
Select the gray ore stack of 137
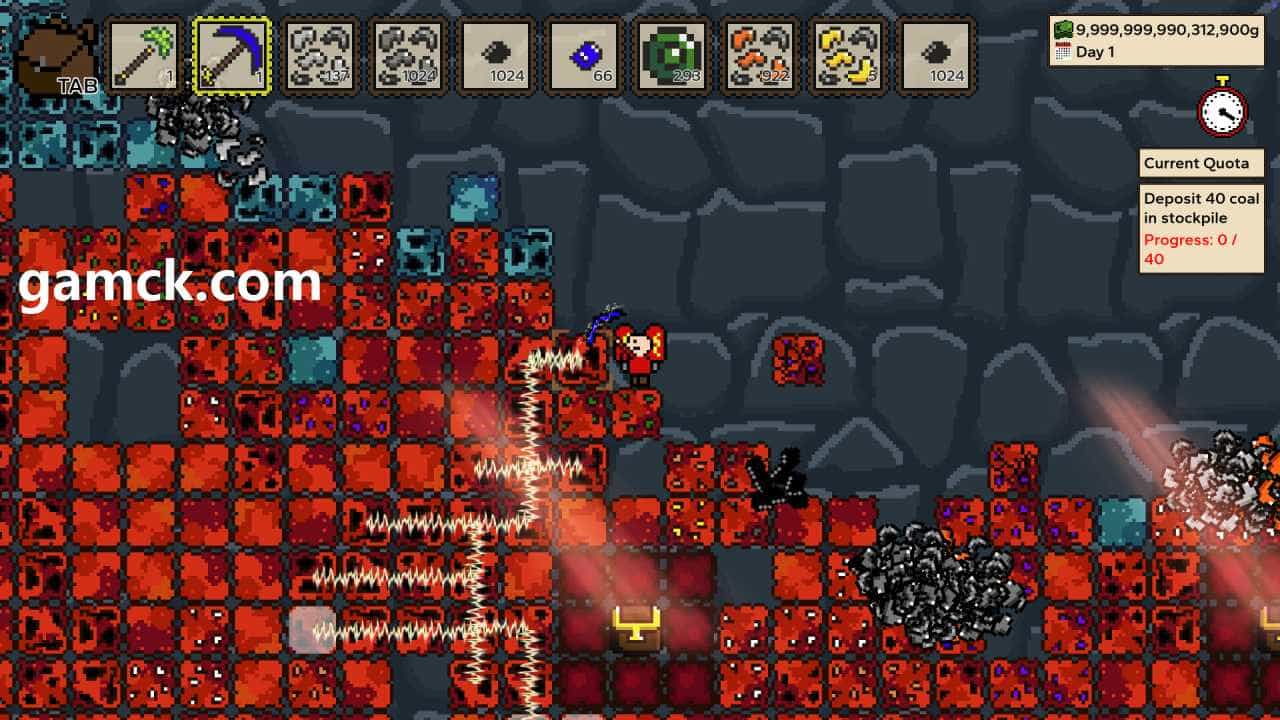coord(320,57)
